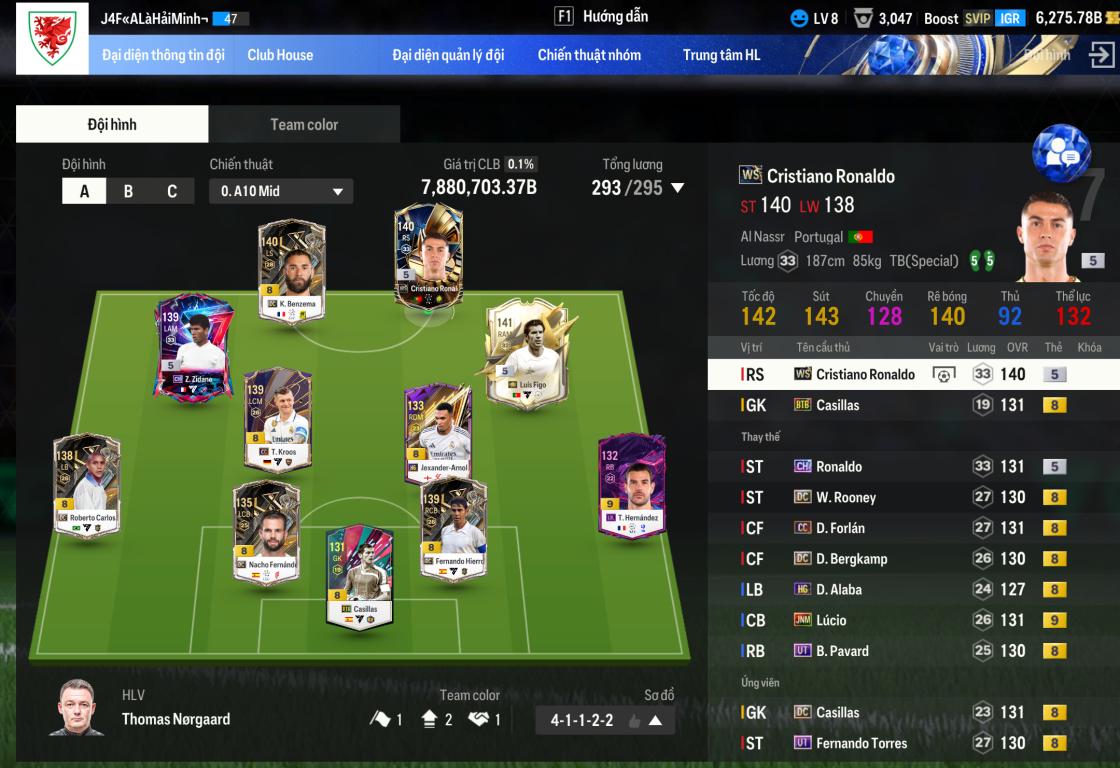
Task: Expand the Tổng lương salary arrow
Action: click(x=678, y=188)
